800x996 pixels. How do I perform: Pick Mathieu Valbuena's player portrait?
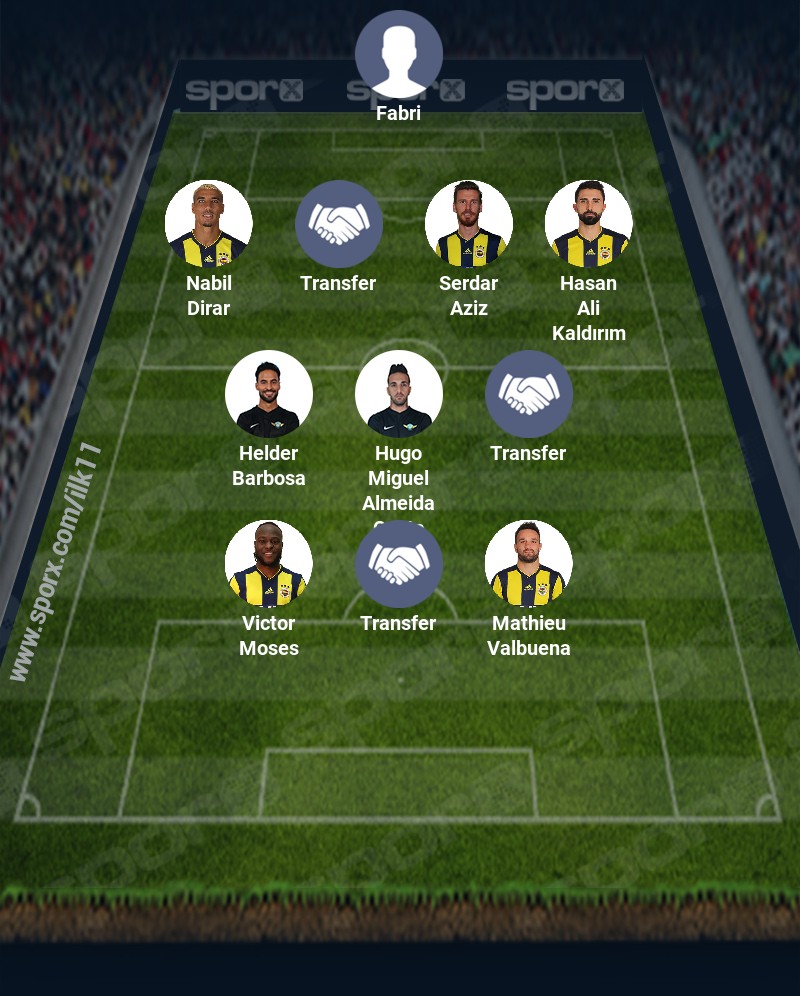tap(528, 564)
